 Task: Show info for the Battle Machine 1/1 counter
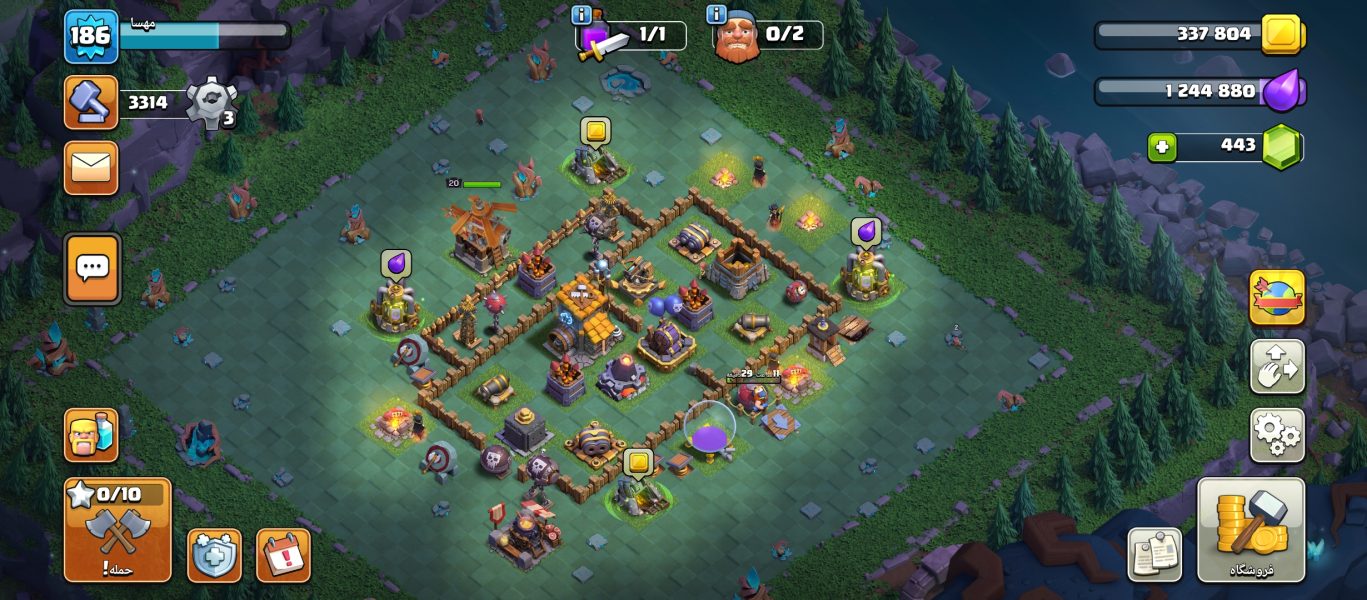pos(581,15)
